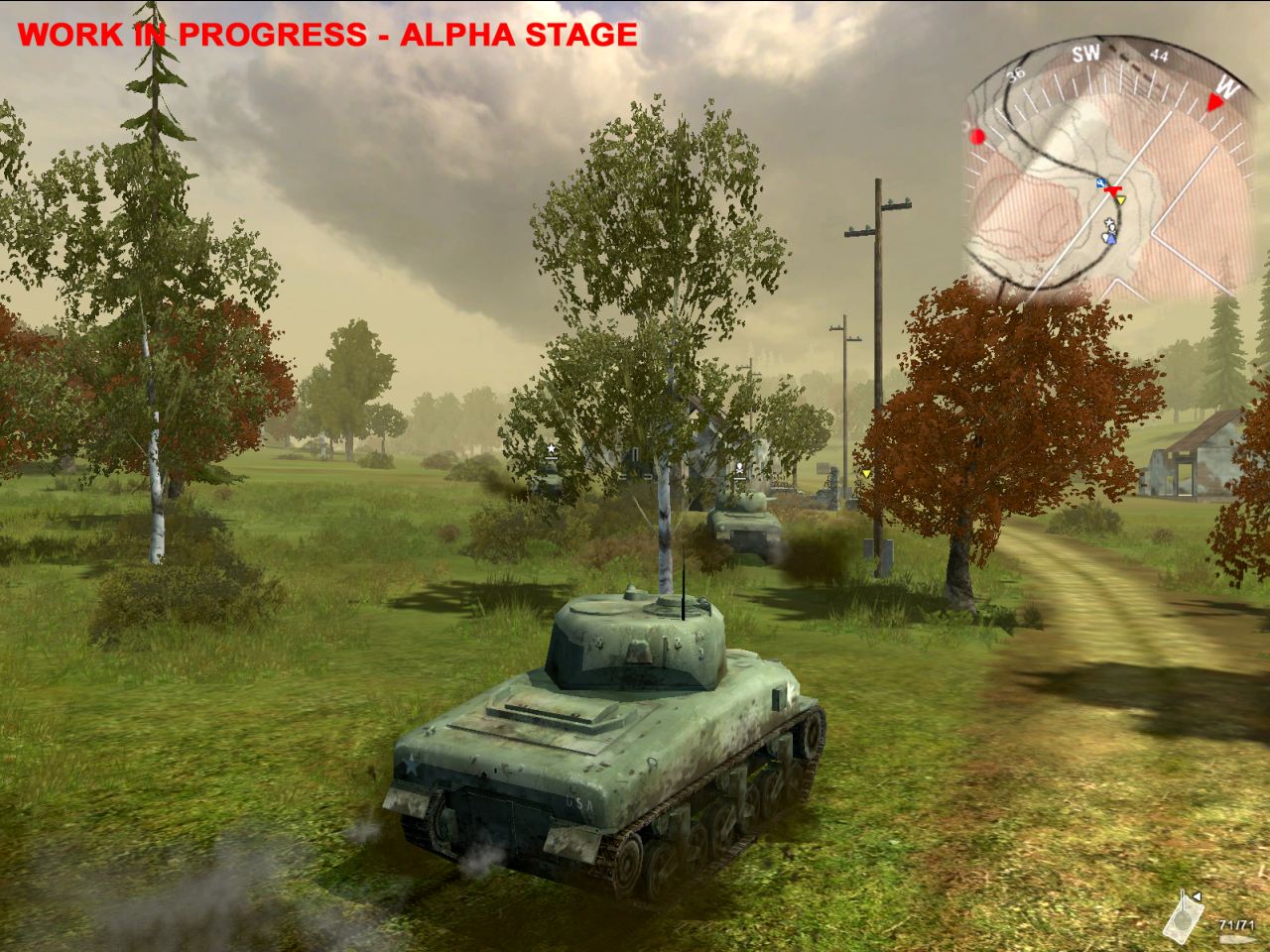The image size is (1270, 952).
Task: Click the red dot waypoint on the minimap edge
Action: (x=977, y=137)
